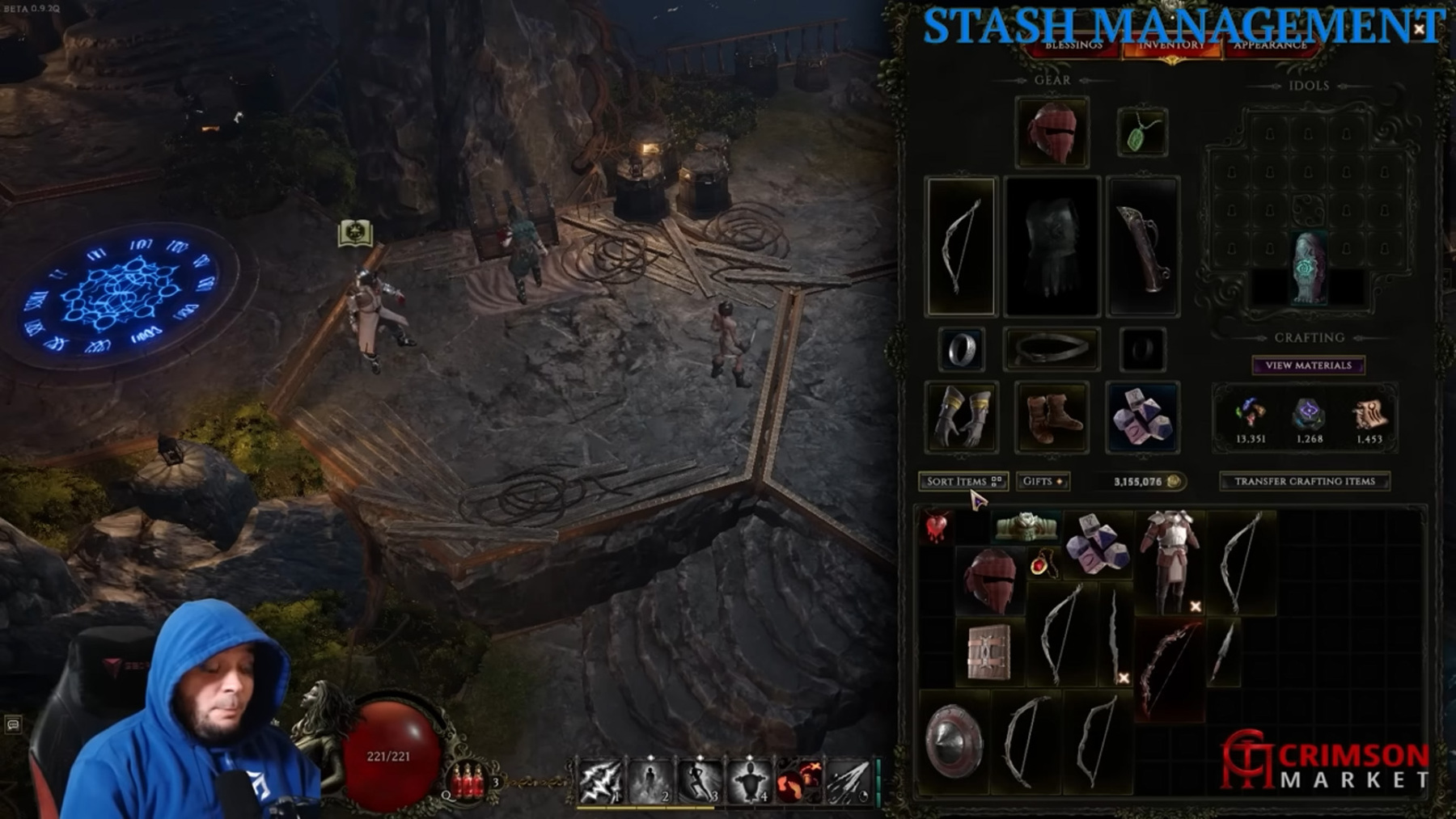
Task: Select the equipped dice relic
Action: [1142, 416]
